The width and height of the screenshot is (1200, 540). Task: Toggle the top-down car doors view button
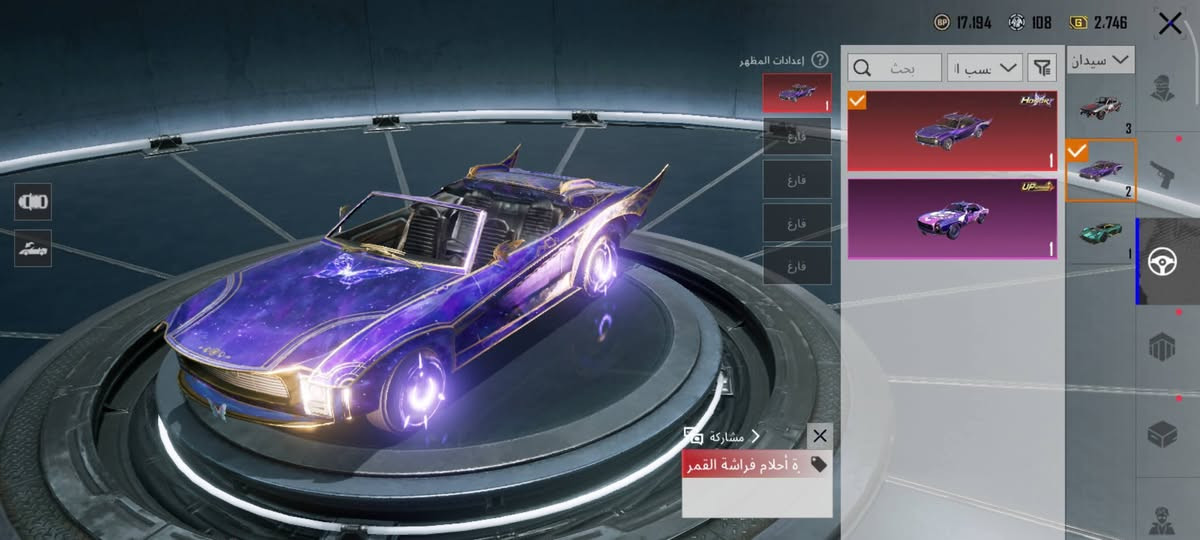coord(33,201)
